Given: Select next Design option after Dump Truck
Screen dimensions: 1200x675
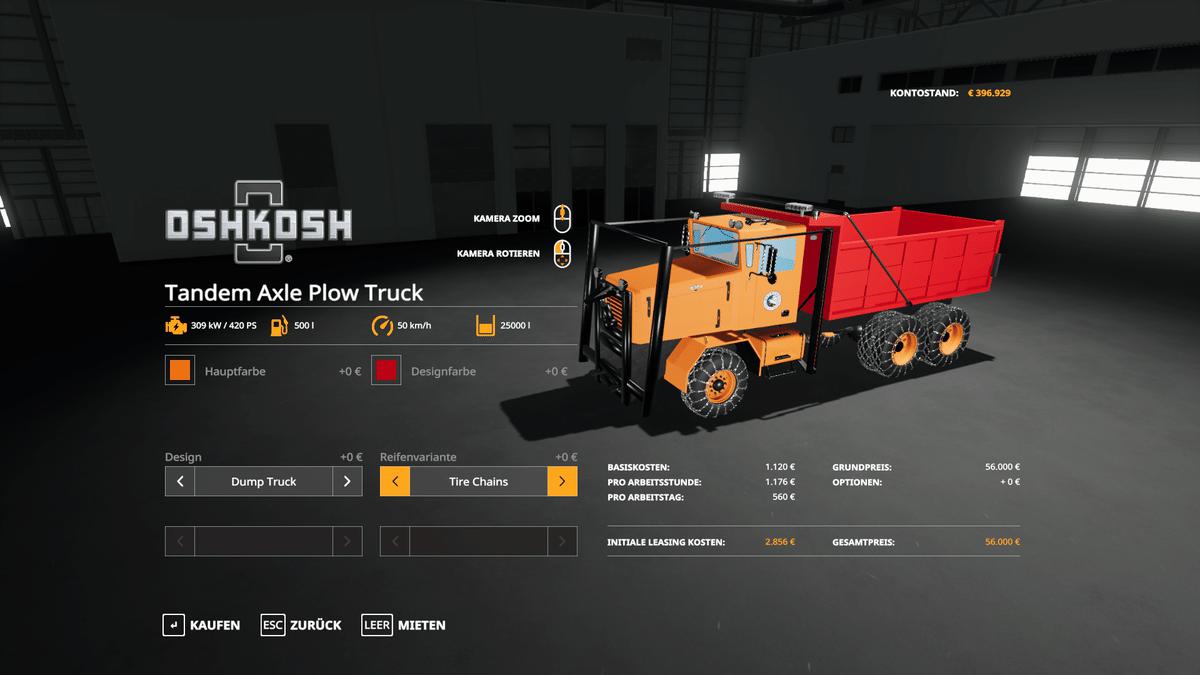Looking at the screenshot, I should [x=347, y=481].
